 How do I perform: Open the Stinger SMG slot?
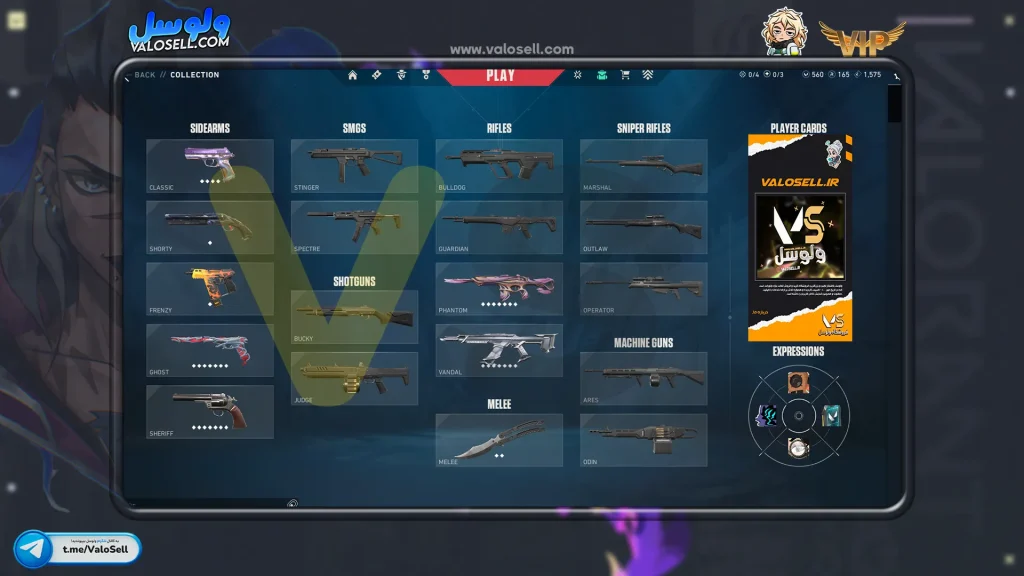click(x=354, y=165)
